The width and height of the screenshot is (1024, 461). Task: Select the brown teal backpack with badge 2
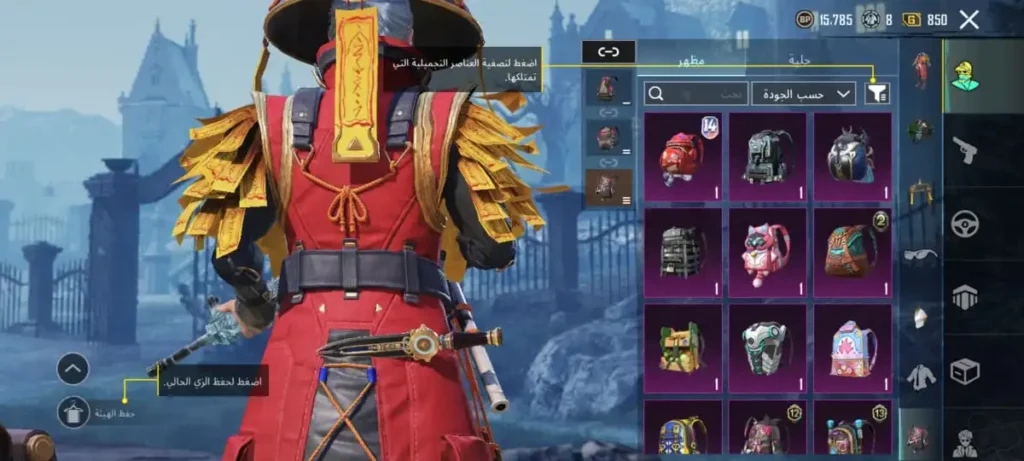(x=852, y=252)
